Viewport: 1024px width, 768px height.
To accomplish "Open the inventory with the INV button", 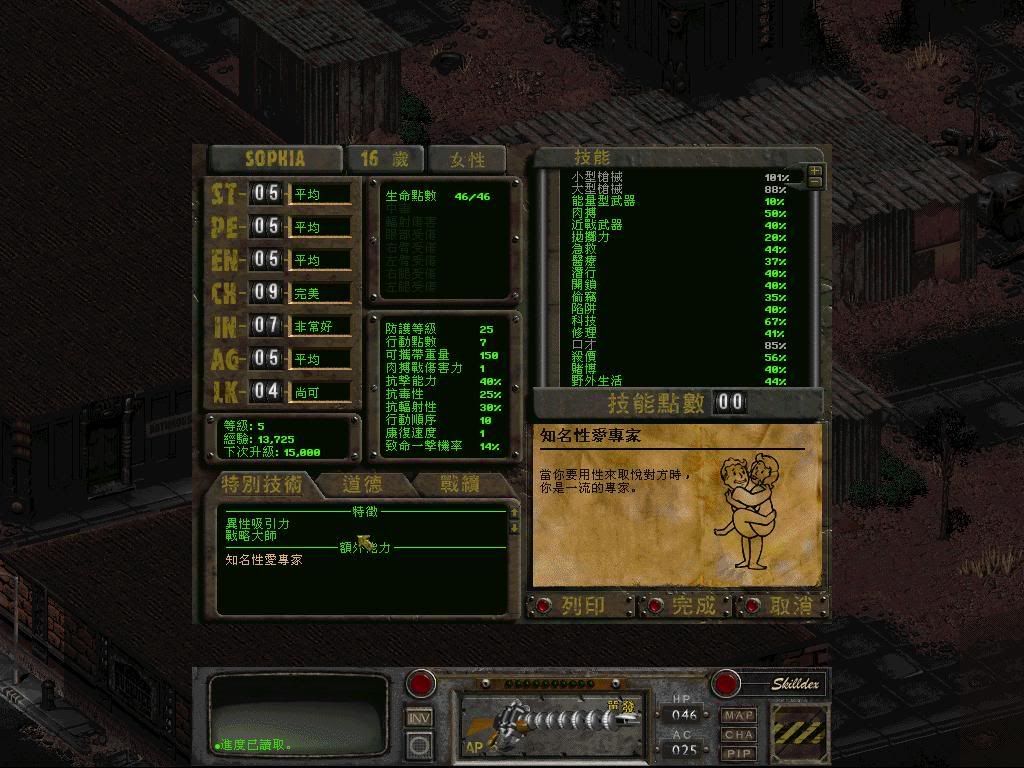I will (x=419, y=717).
